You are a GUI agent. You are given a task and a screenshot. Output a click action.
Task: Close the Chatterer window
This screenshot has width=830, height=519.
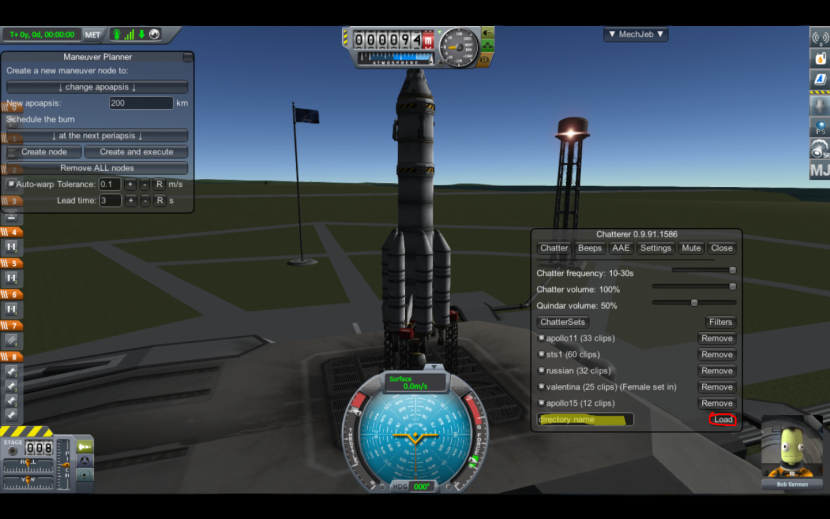[x=721, y=248]
